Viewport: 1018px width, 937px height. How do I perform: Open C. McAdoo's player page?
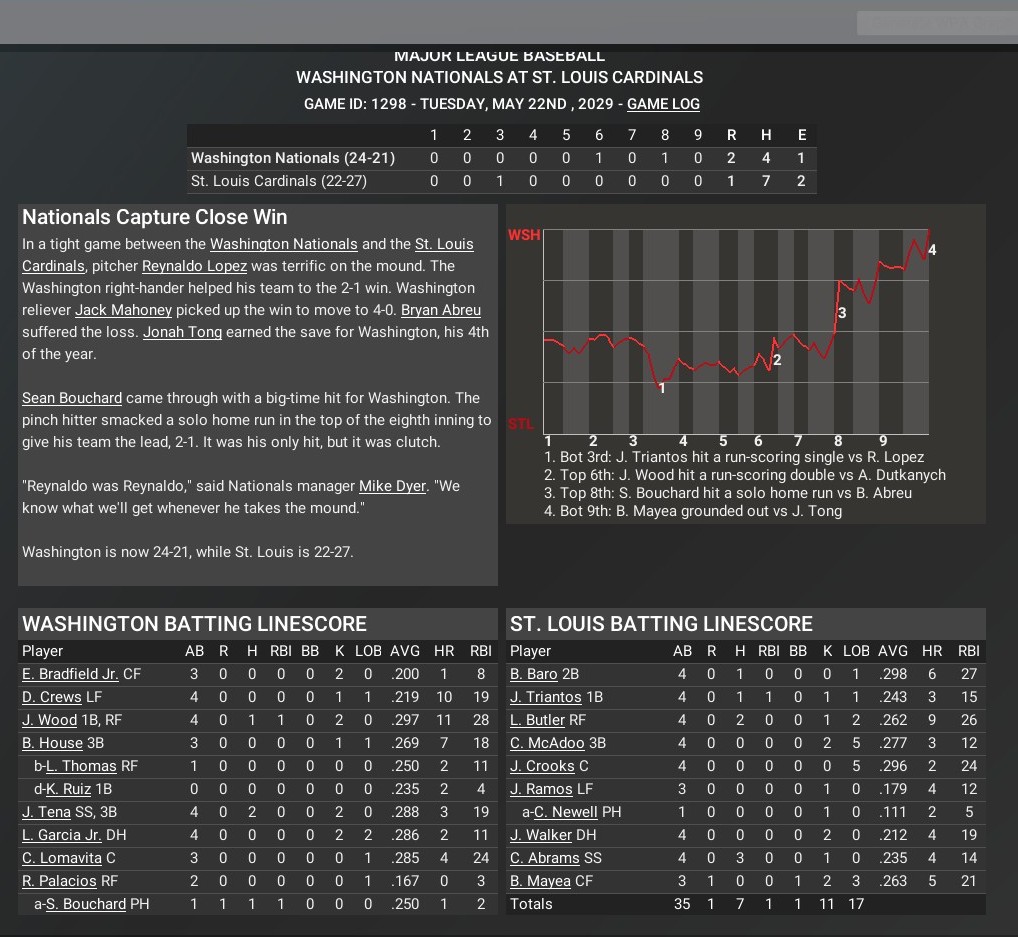(547, 743)
